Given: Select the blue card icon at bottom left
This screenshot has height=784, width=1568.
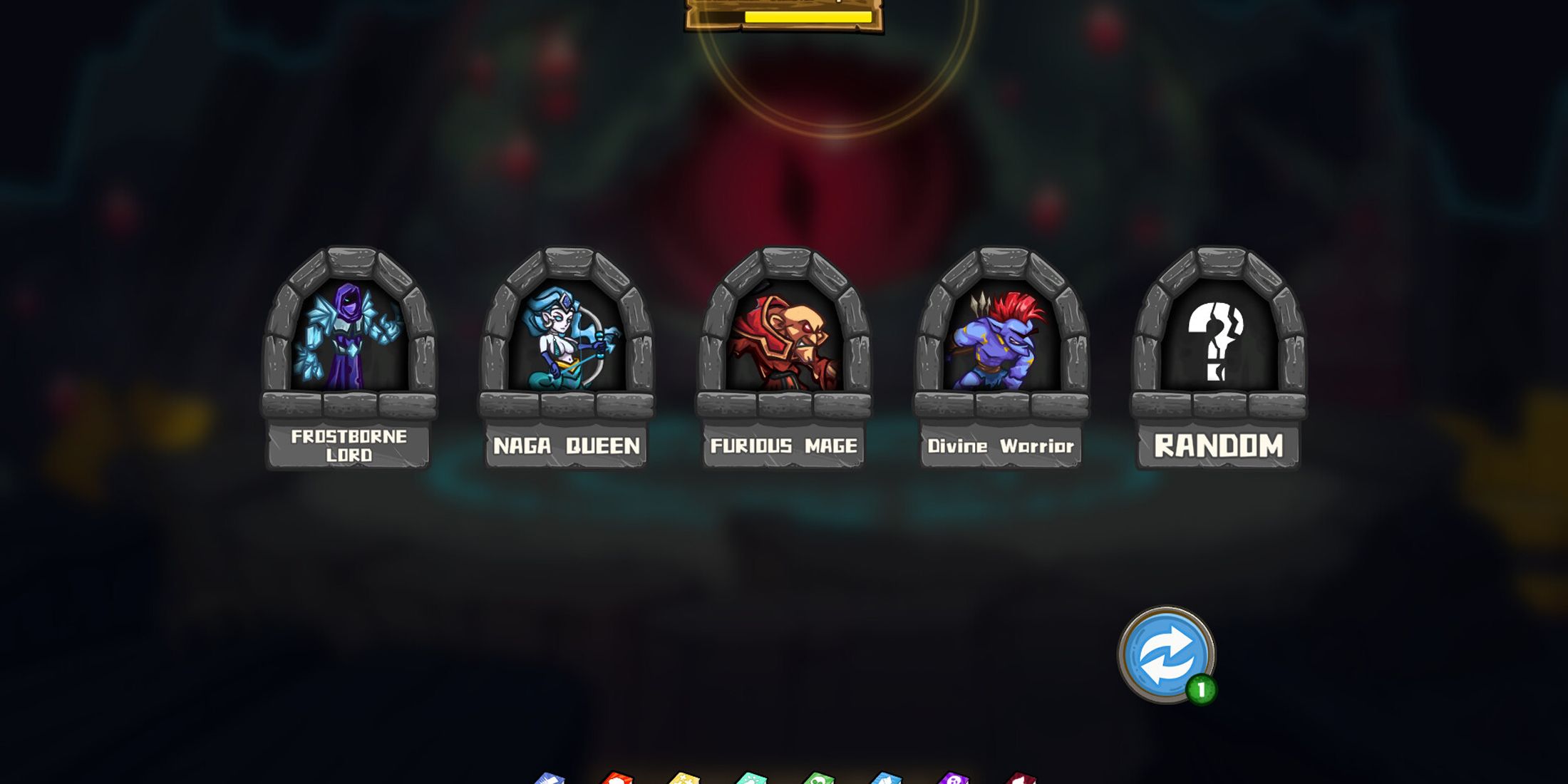Looking at the screenshot, I should [551, 777].
